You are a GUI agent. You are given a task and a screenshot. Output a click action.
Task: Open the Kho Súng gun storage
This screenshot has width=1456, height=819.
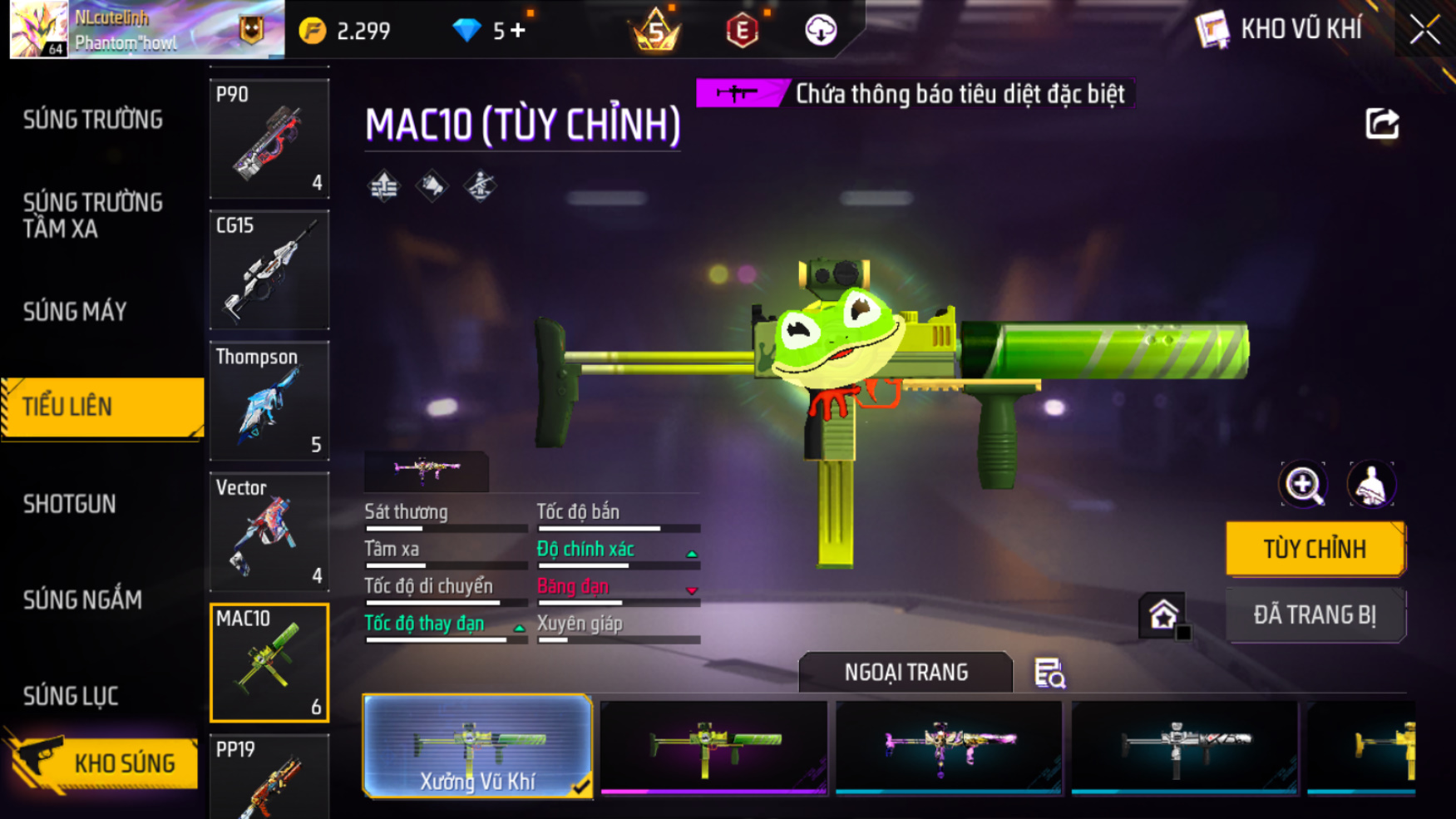104,762
